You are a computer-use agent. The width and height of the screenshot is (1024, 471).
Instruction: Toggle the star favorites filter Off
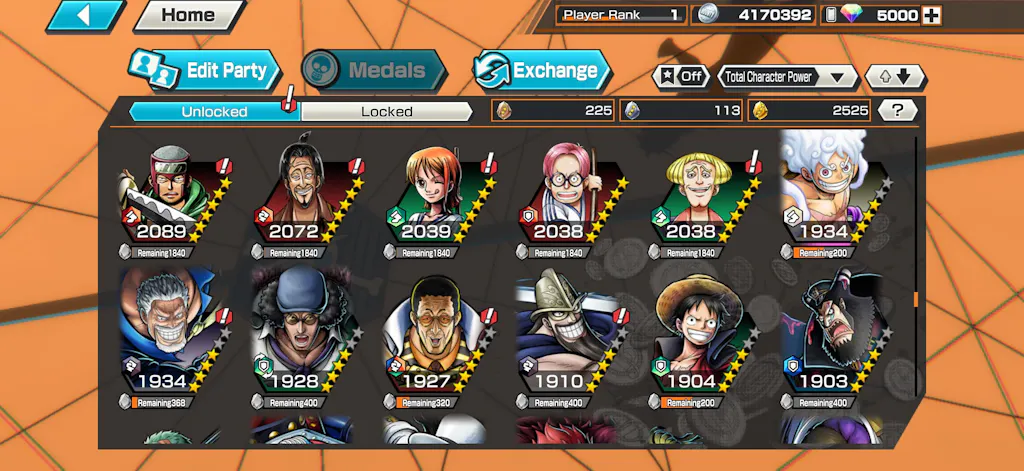point(680,77)
